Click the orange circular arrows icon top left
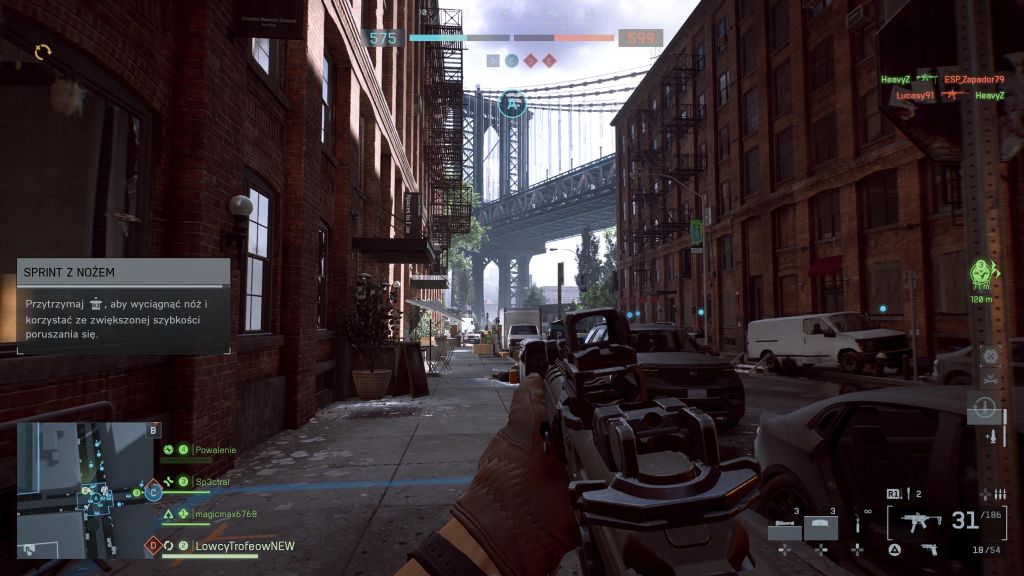The image size is (1024, 576). (x=42, y=51)
